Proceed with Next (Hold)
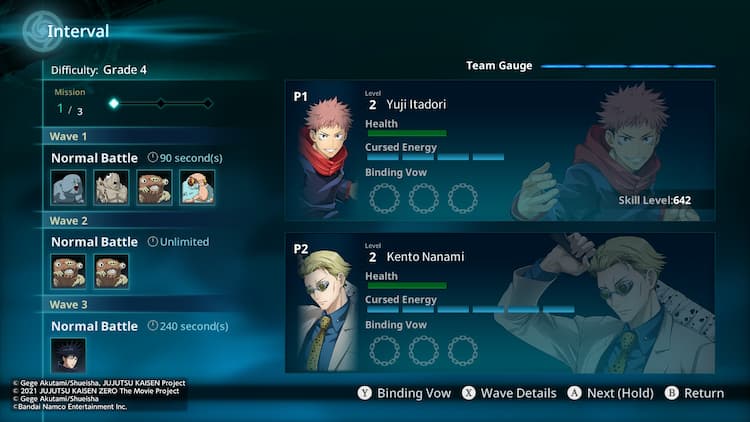 tap(610, 393)
